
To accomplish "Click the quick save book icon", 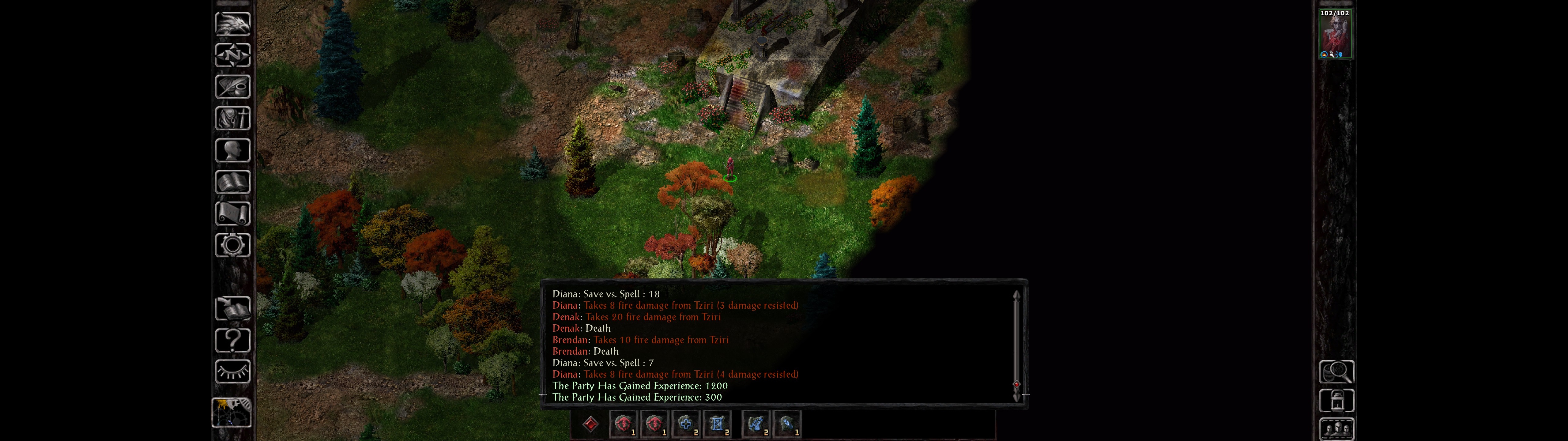I will 232,309.
